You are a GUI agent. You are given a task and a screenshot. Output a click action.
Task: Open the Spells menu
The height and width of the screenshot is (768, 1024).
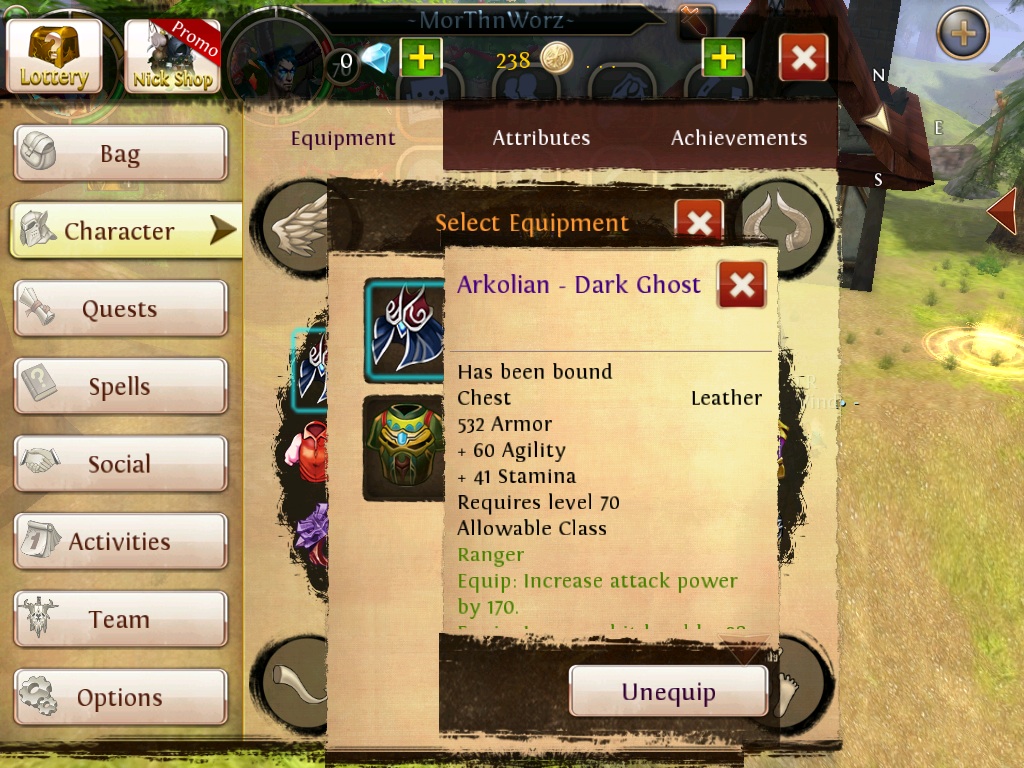click(x=120, y=387)
